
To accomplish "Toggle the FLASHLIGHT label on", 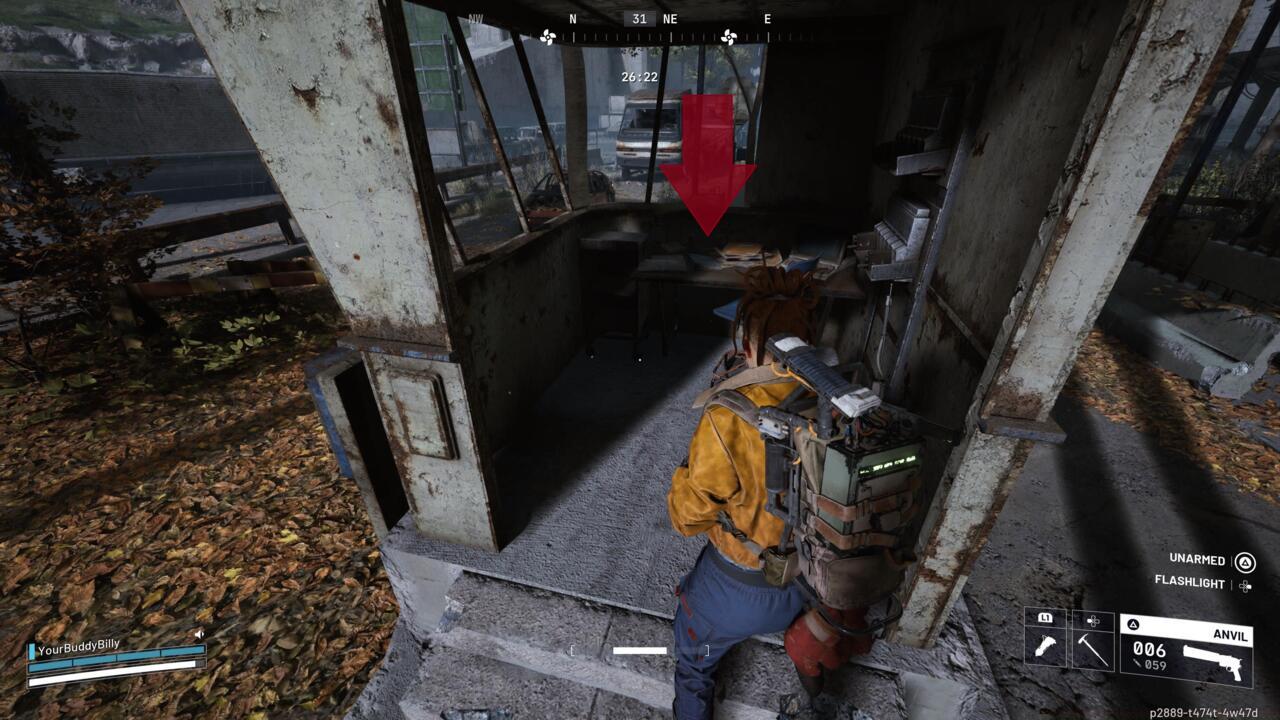I will [x=1190, y=583].
